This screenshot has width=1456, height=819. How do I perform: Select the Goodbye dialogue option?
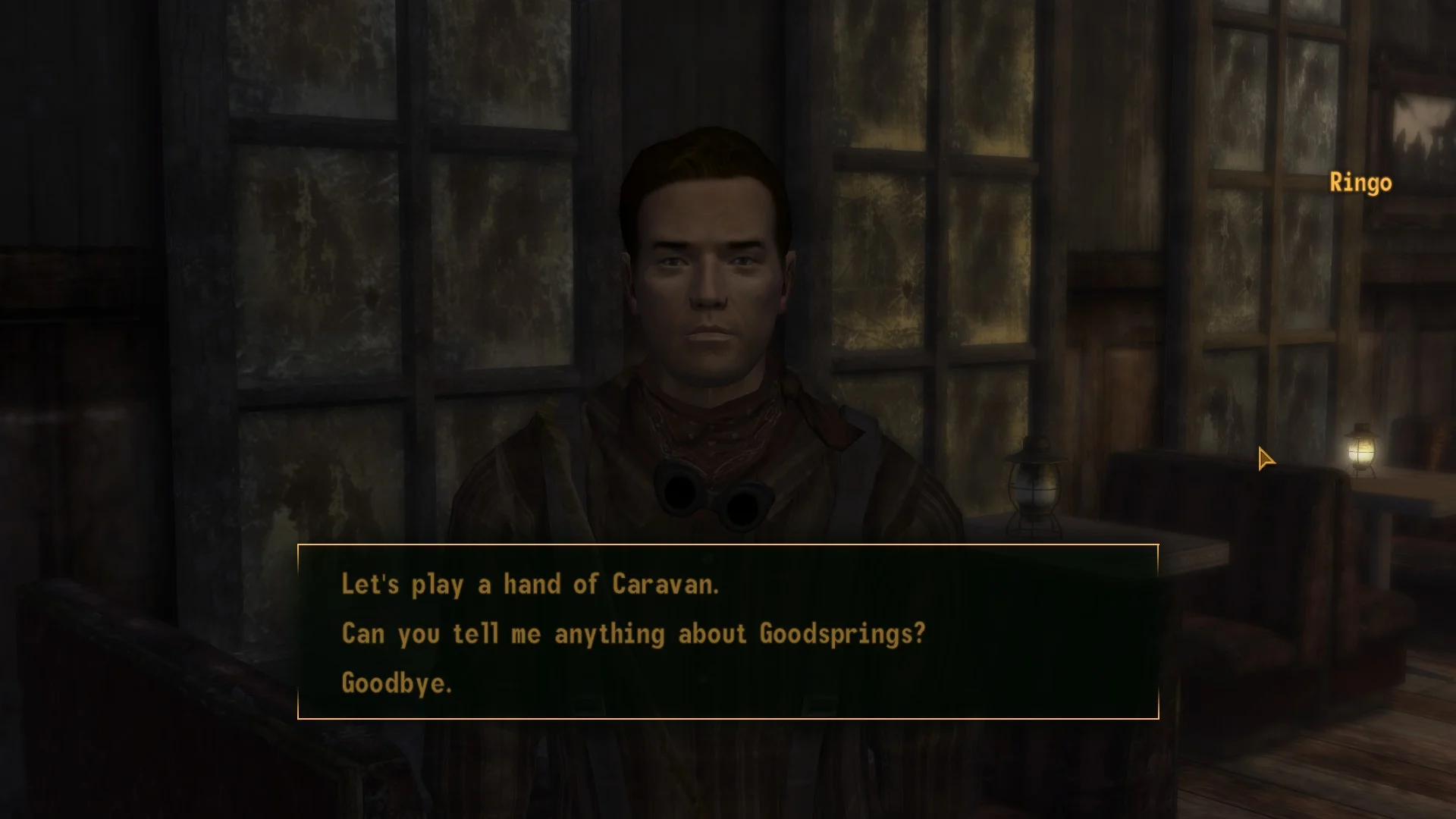397,683
